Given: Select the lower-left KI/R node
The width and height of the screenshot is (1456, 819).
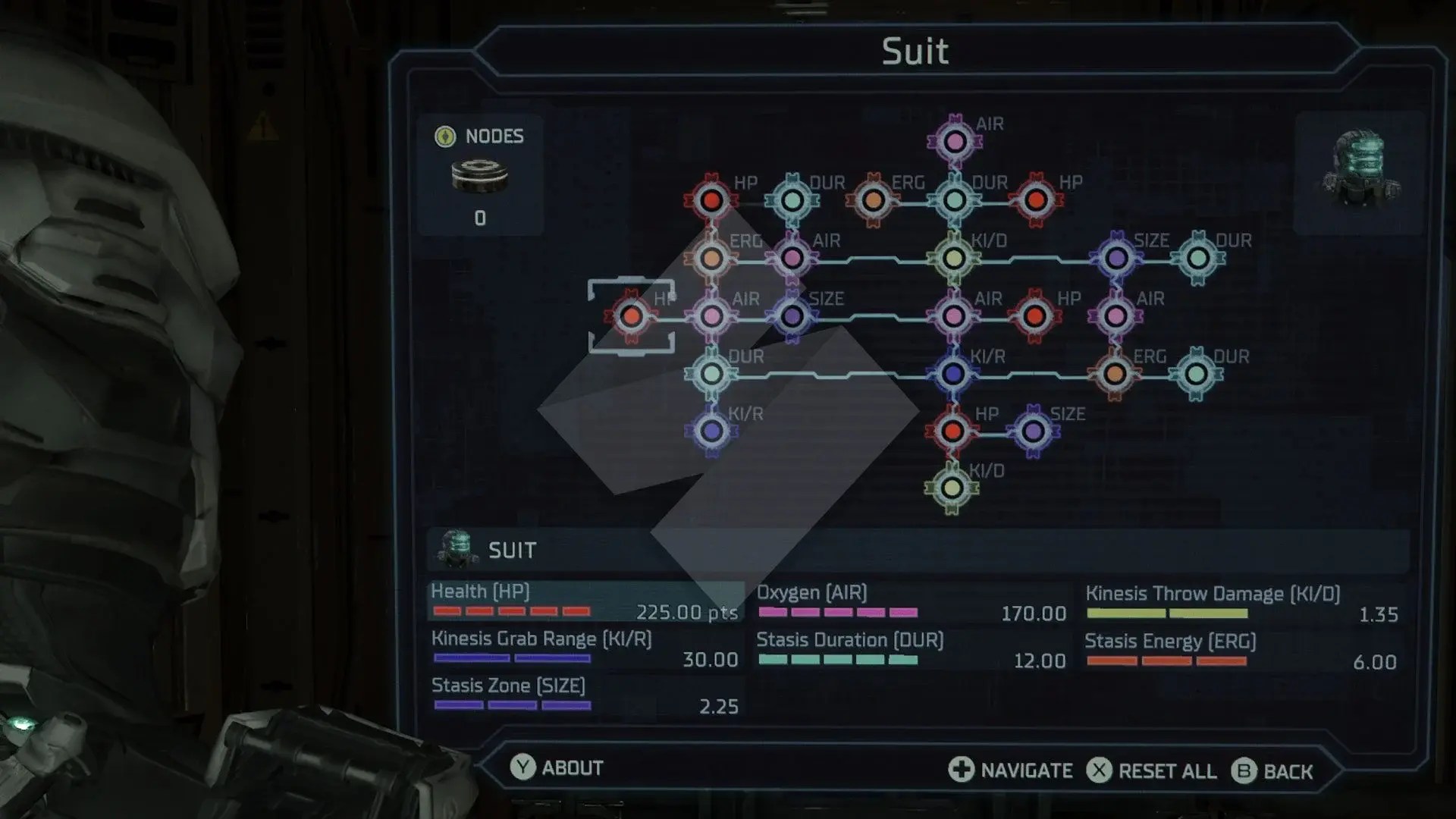Looking at the screenshot, I should click(x=711, y=428).
